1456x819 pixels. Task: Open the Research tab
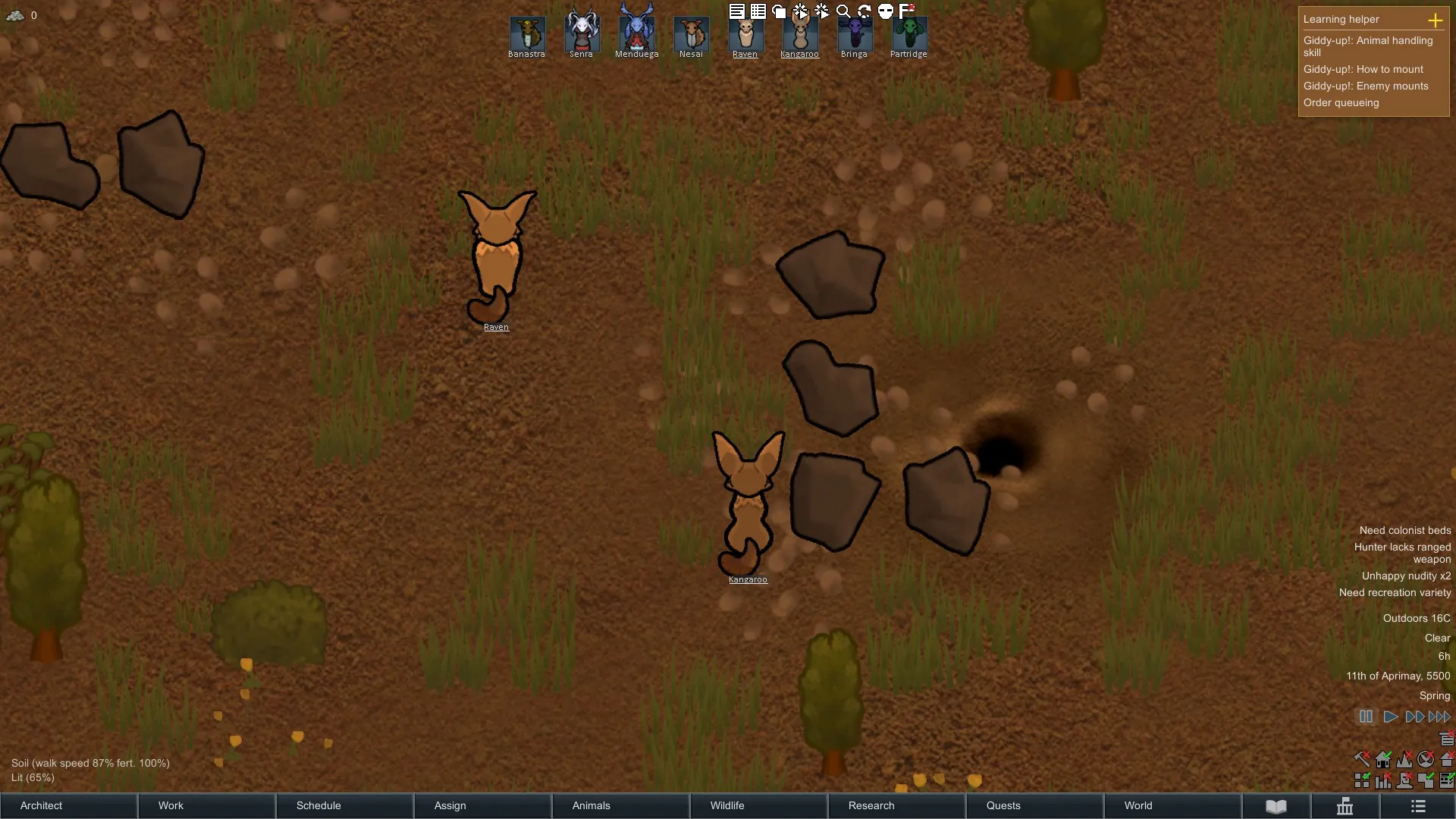[x=896, y=805]
